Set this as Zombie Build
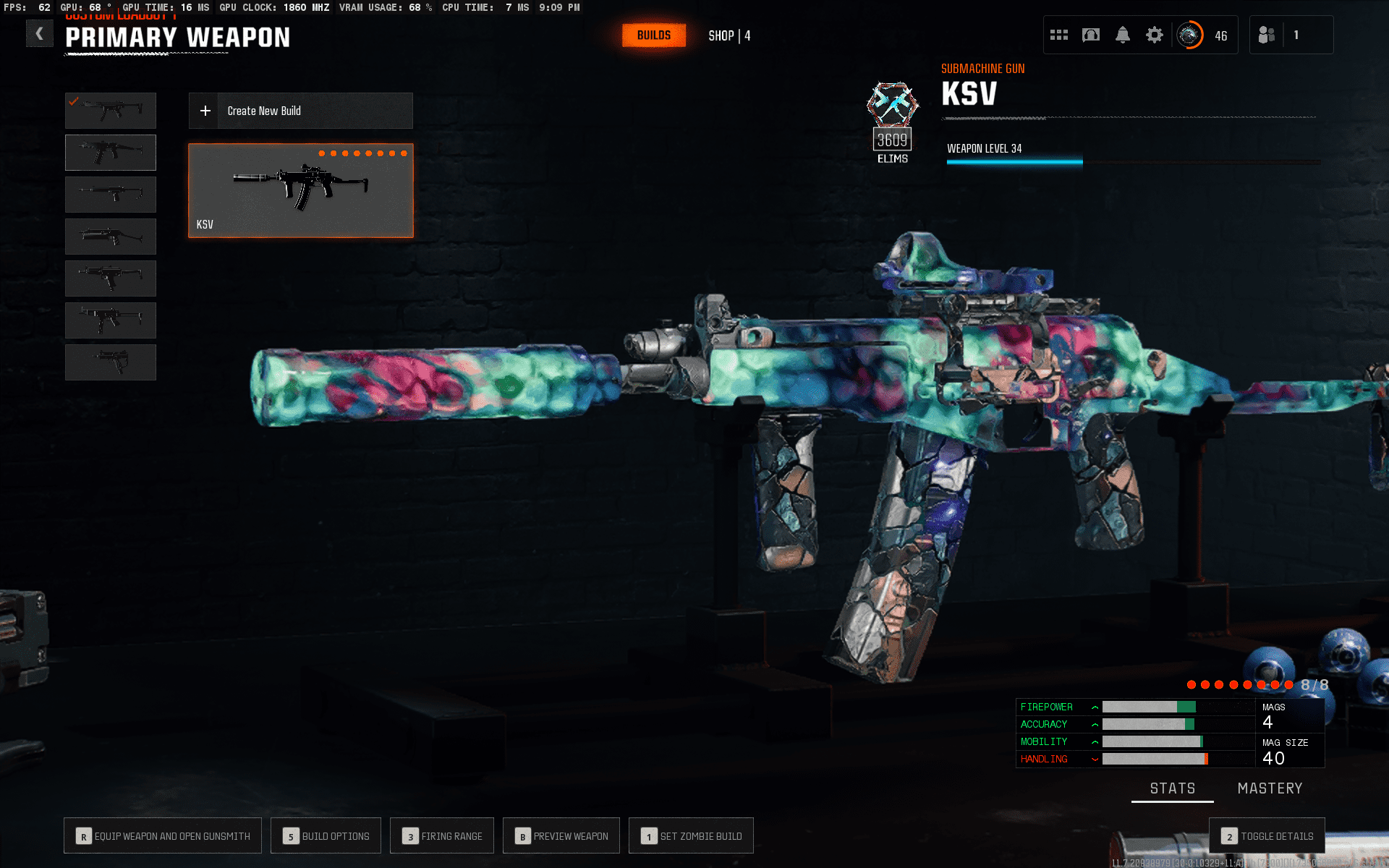Image resolution: width=1389 pixels, height=868 pixels. pos(691,836)
